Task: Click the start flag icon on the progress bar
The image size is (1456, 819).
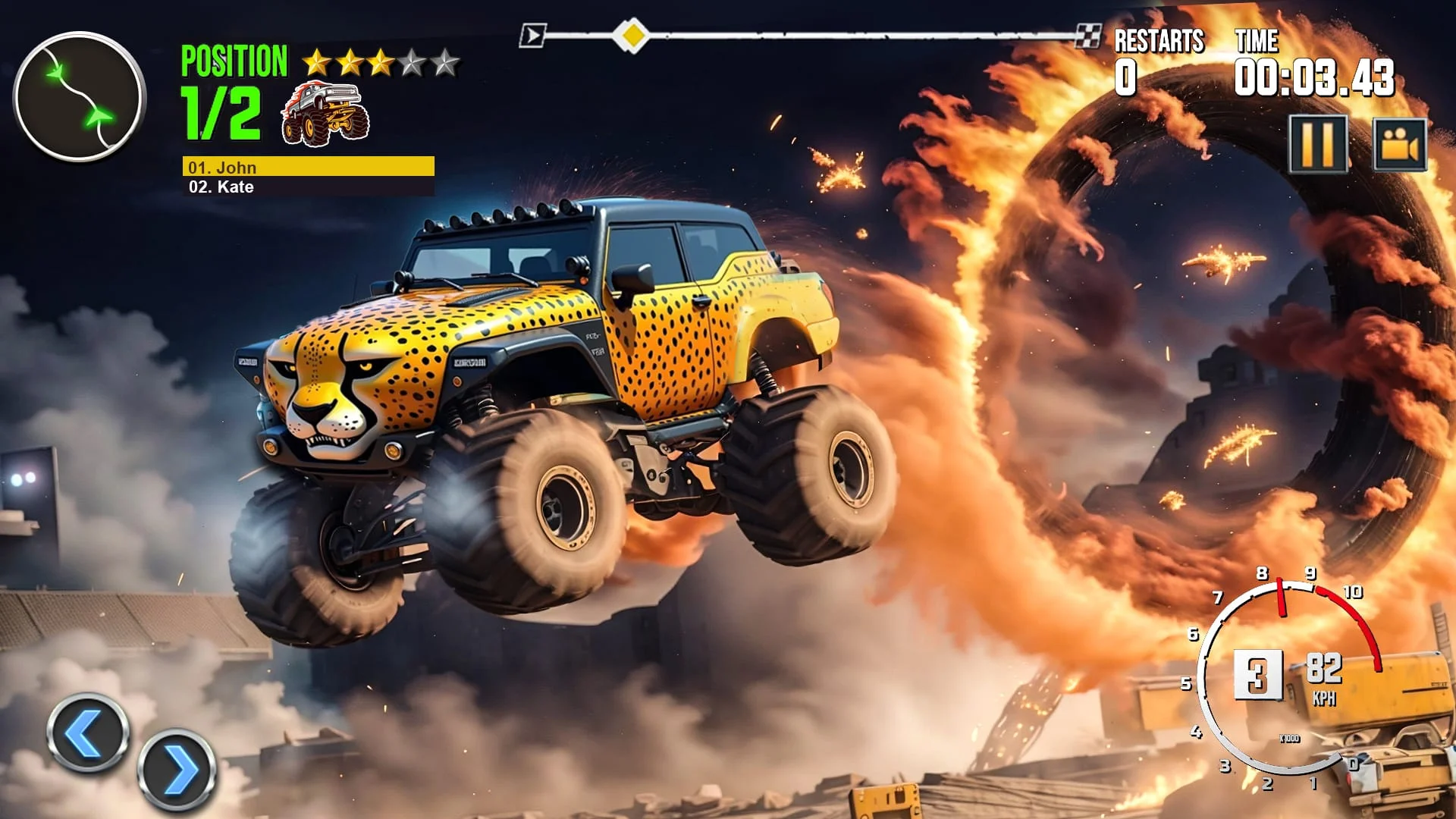Action: 533,33
